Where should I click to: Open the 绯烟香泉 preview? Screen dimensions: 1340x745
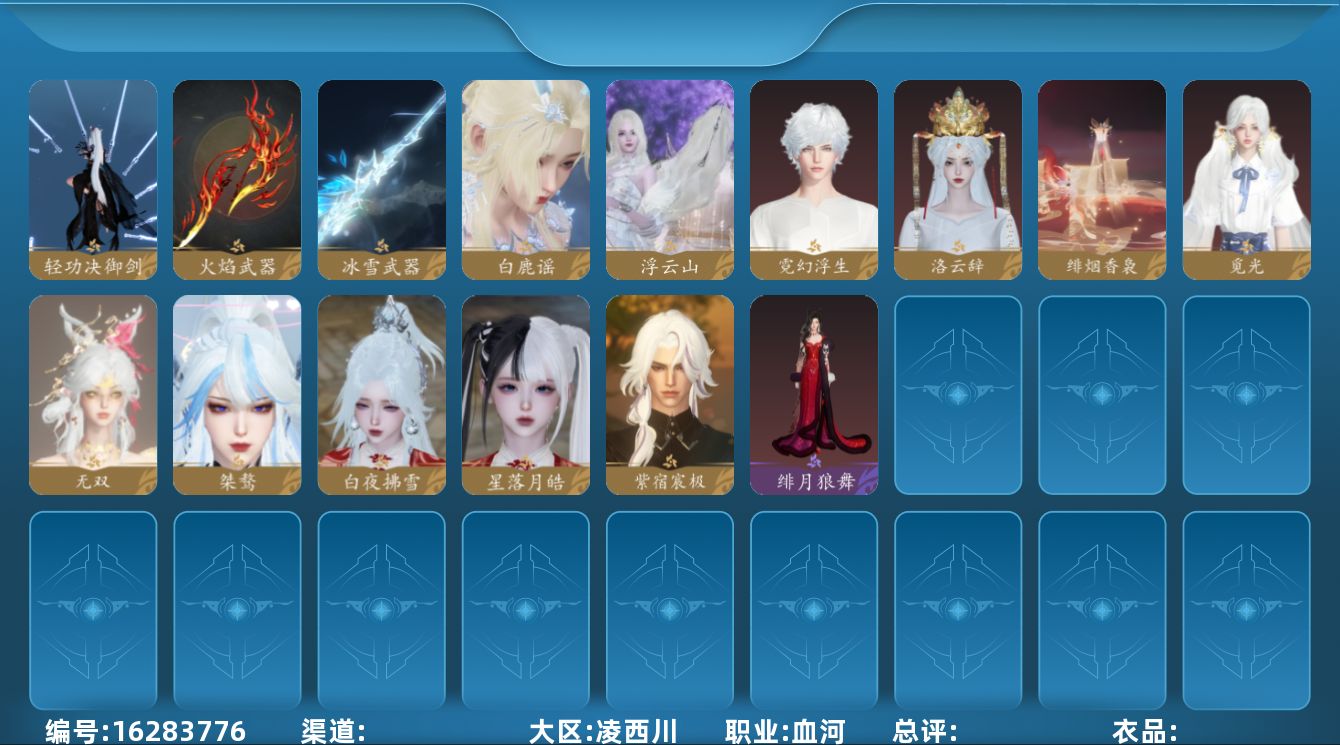click(x=1102, y=178)
